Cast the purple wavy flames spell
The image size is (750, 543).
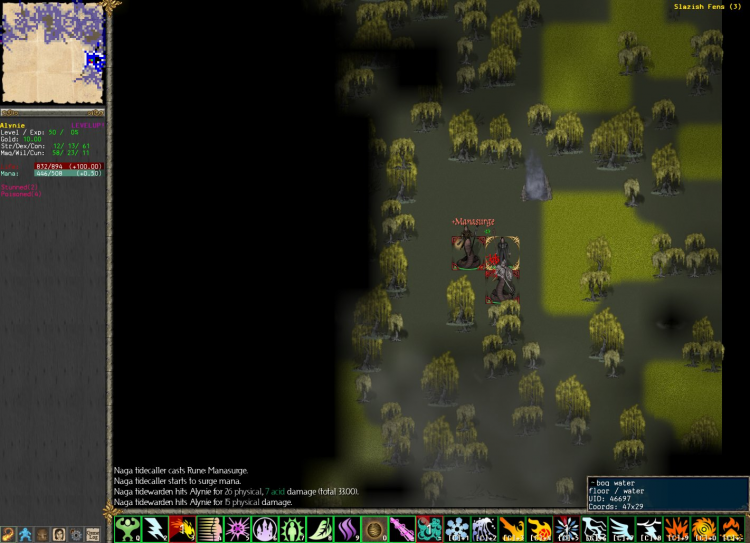click(x=346, y=529)
